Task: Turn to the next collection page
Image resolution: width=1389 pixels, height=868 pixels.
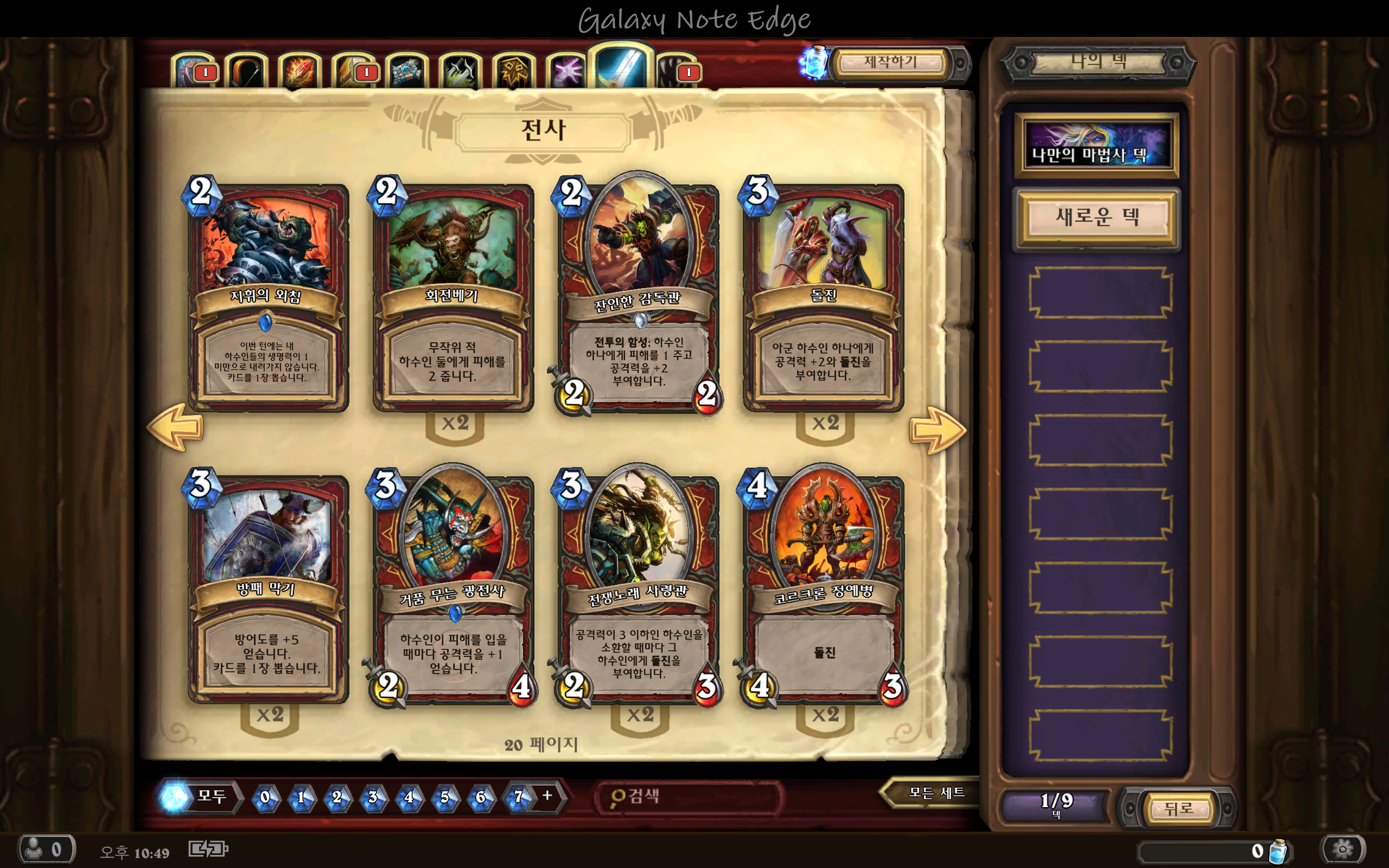Action: tap(936, 430)
